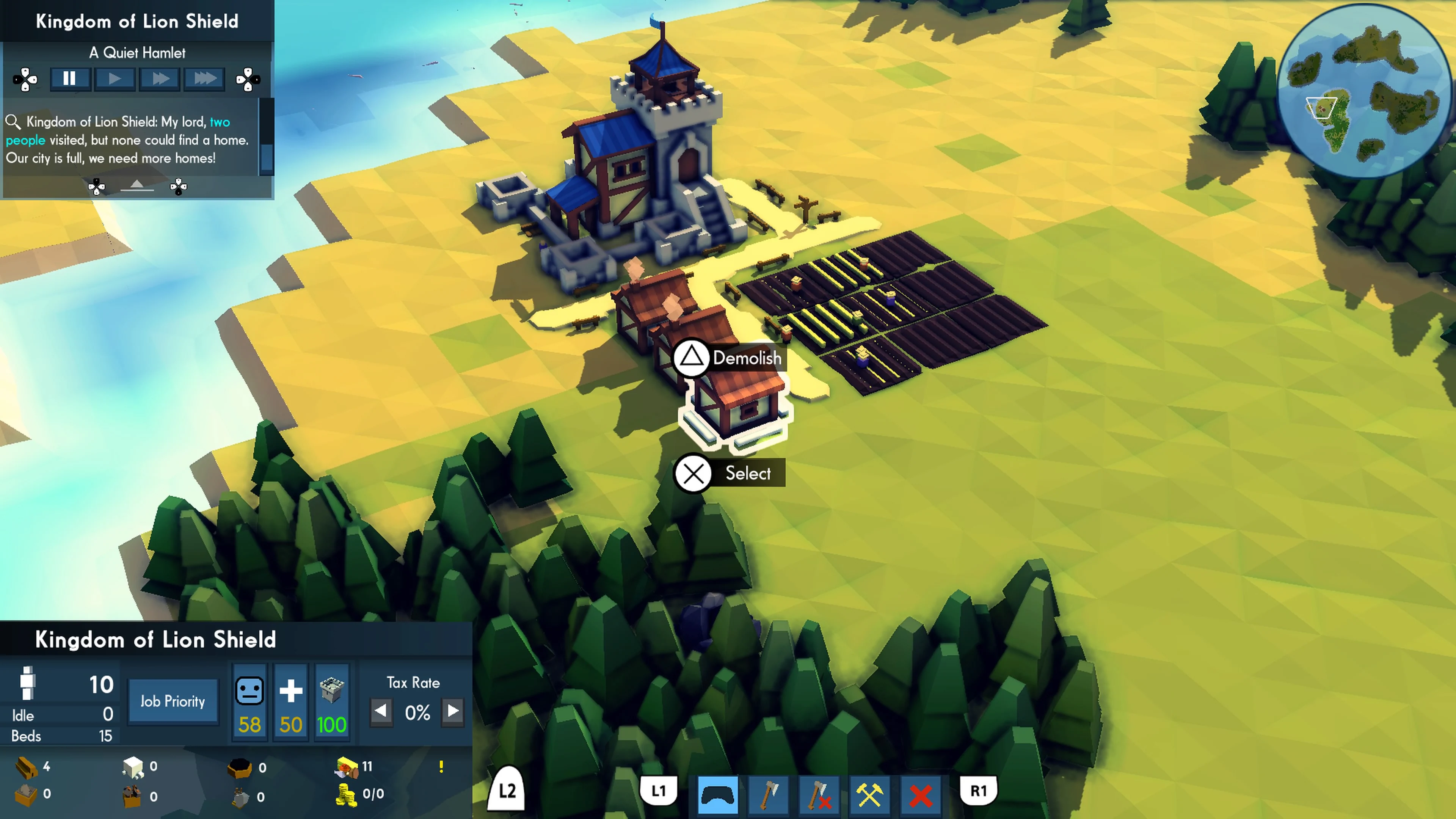Choose Select on the highlighted house

(x=693, y=474)
